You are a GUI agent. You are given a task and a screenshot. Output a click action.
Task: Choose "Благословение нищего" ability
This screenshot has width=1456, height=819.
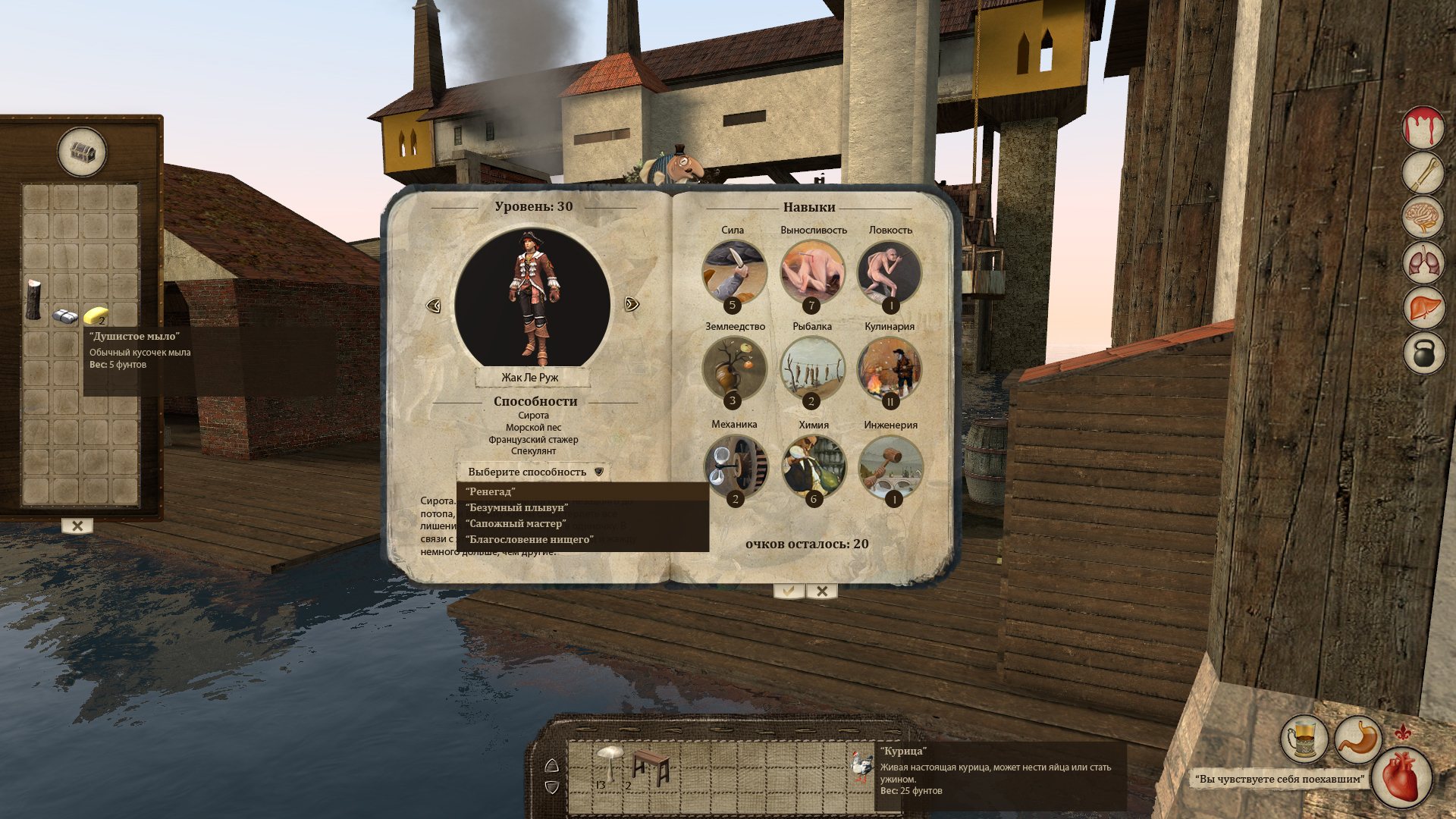pos(529,539)
